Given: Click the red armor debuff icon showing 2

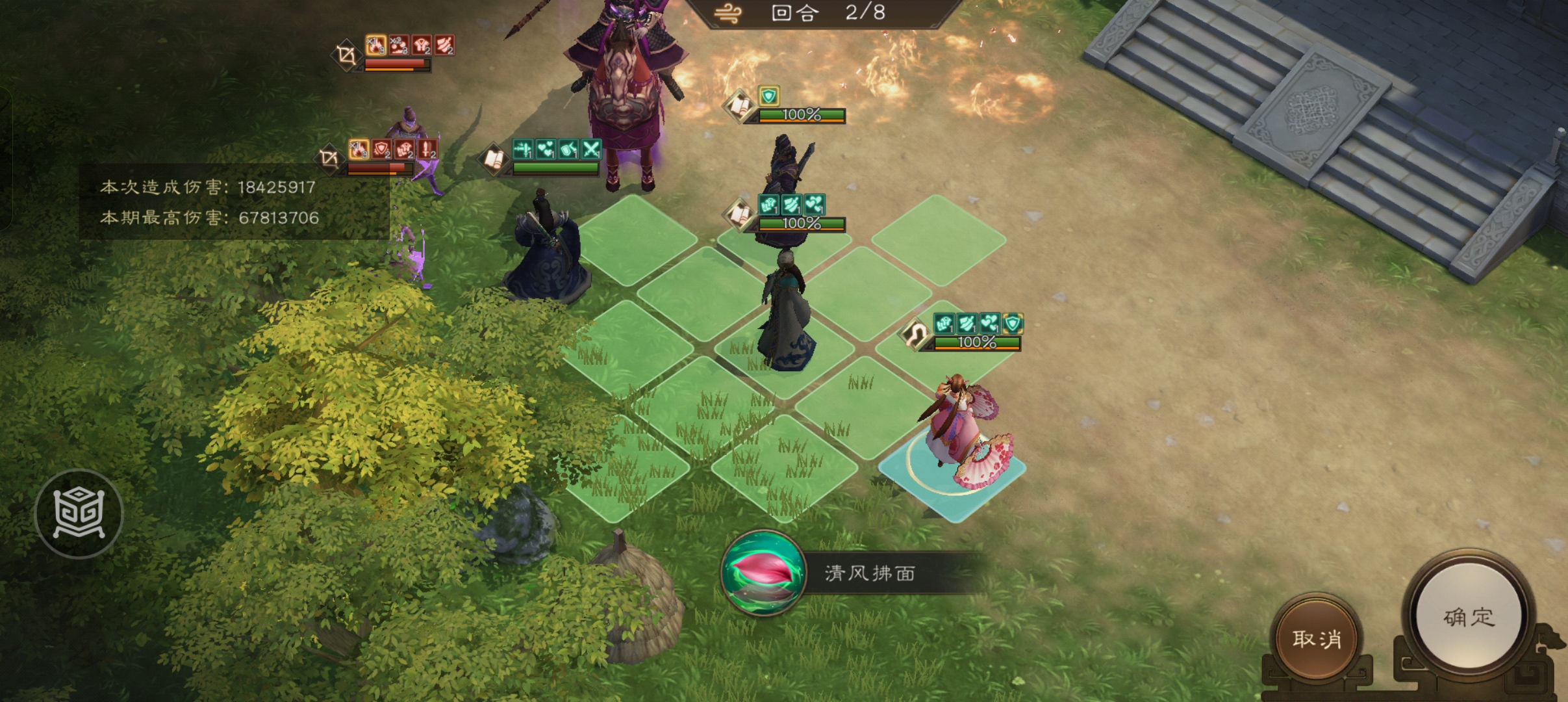Looking at the screenshot, I should pyautogui.click(x=422, y=45).
